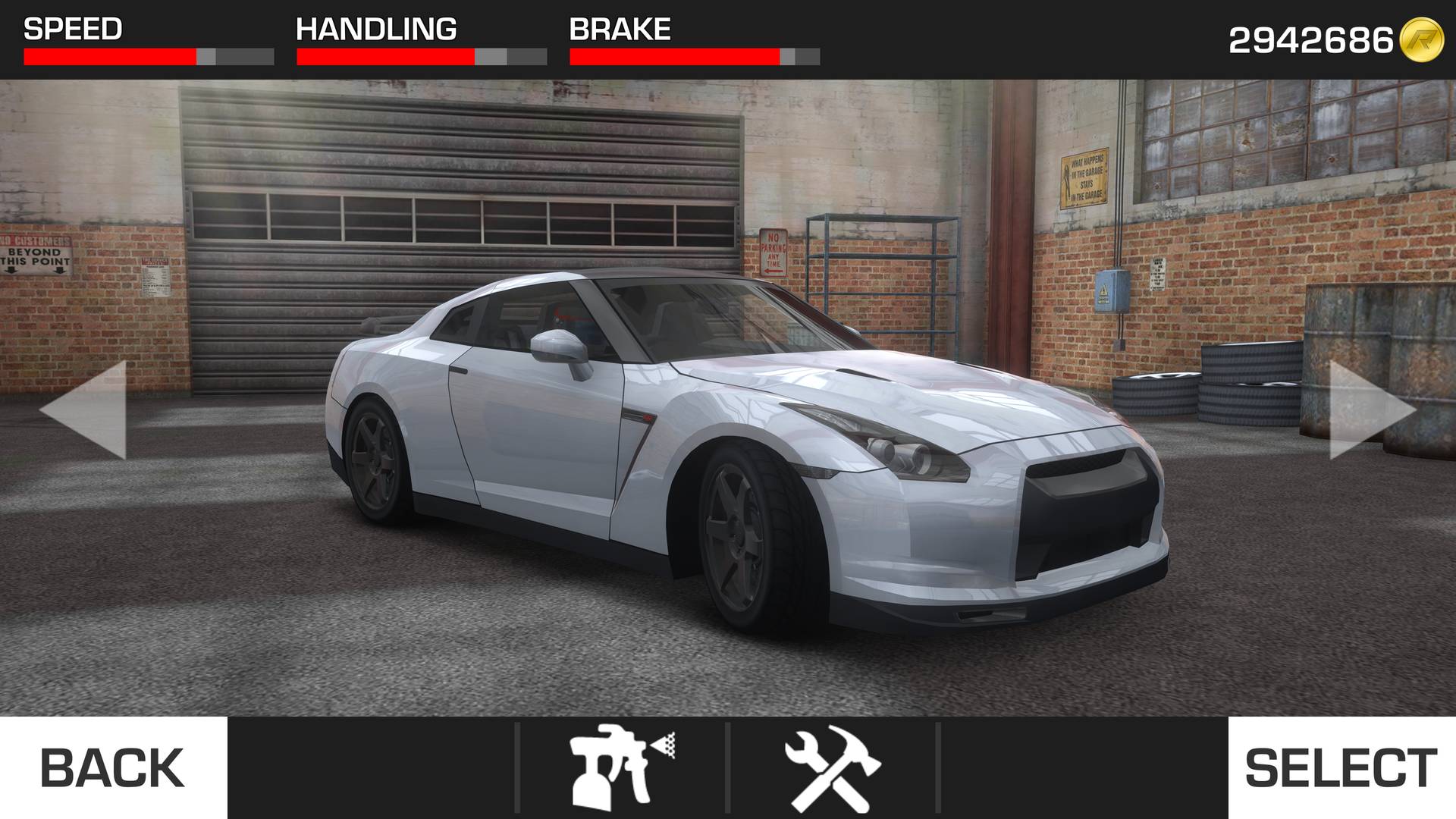Open the spray paint customization

click(x=621, y=767)
